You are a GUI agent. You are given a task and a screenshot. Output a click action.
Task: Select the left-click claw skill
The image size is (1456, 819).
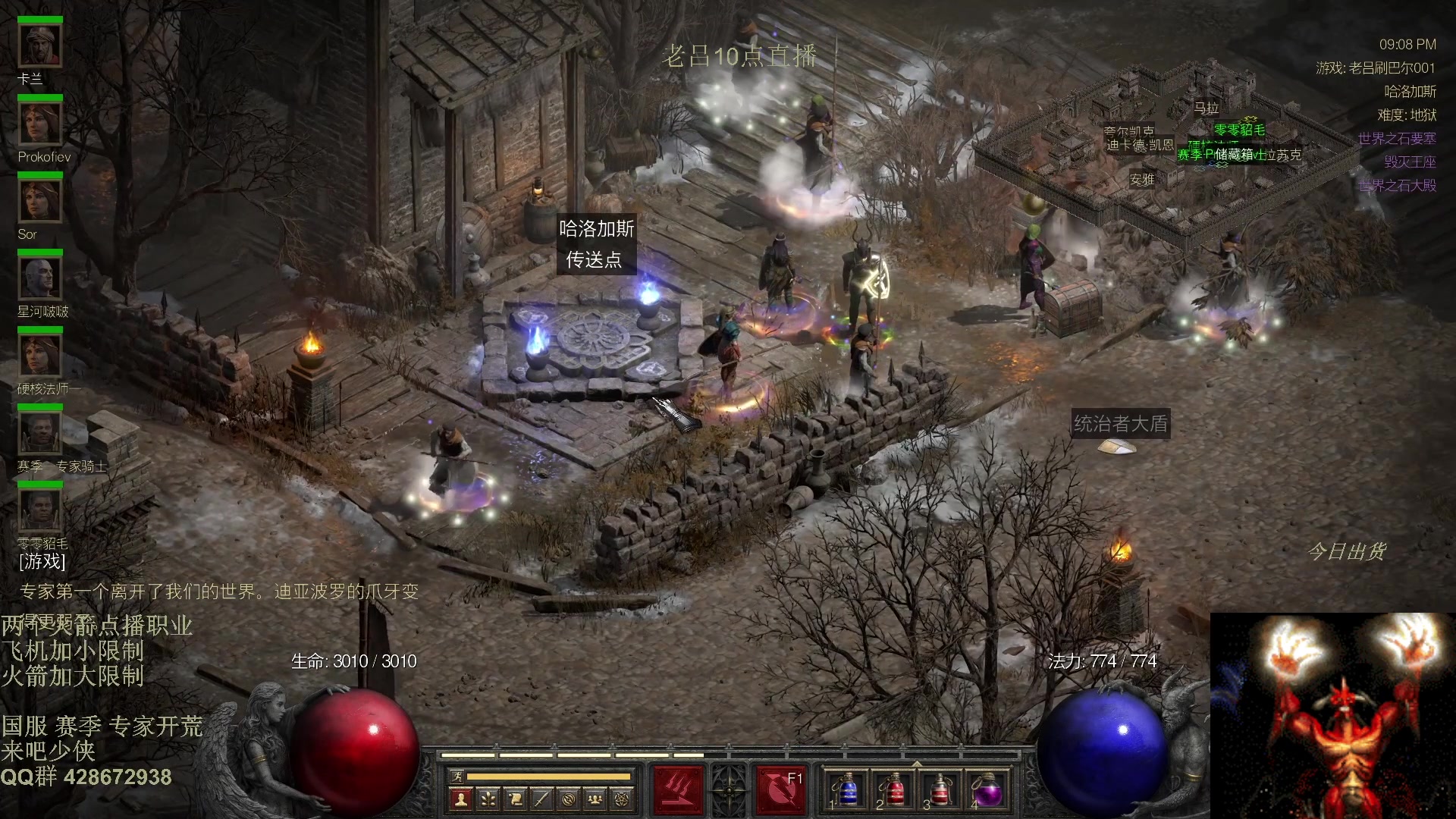(x=678, y=789)
